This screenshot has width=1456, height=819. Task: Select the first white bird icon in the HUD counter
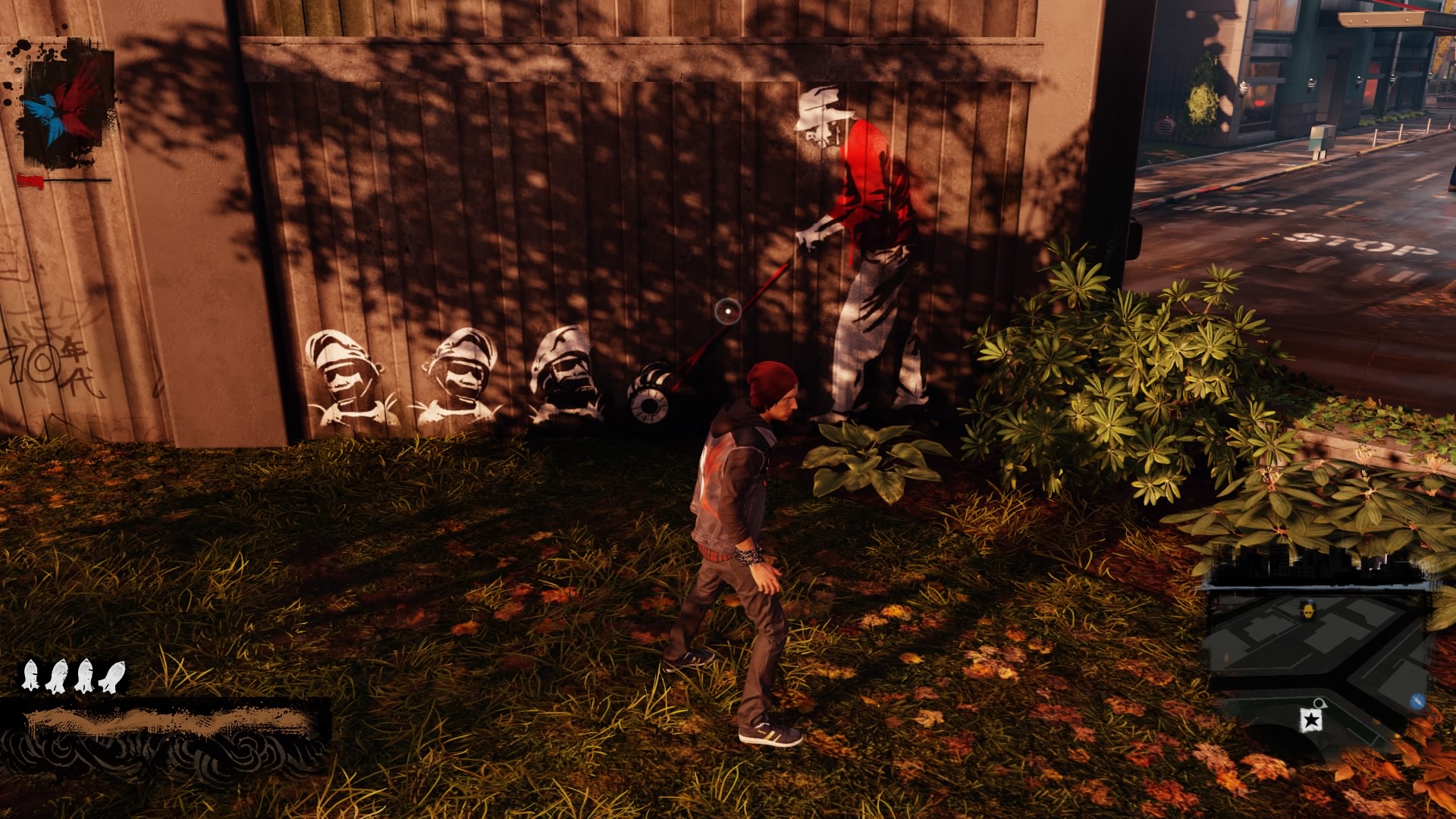click(32, 675)
